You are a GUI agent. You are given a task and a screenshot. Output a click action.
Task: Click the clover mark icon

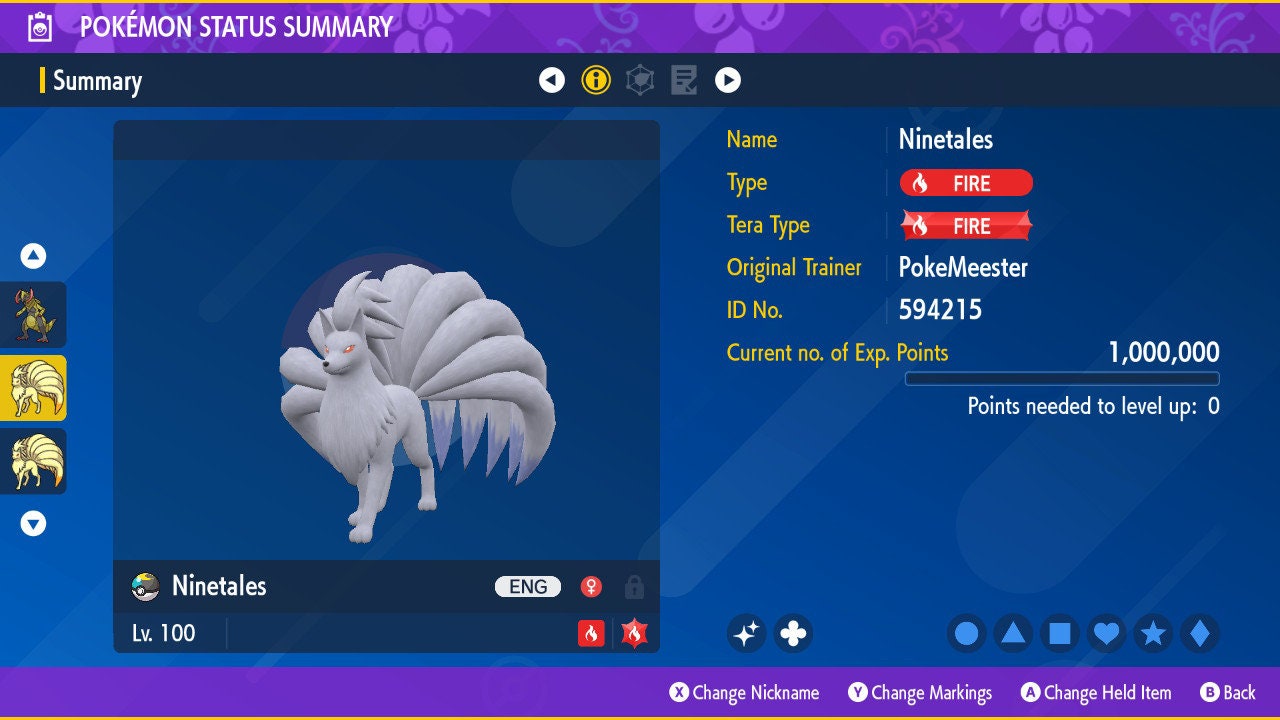[793, 633]
